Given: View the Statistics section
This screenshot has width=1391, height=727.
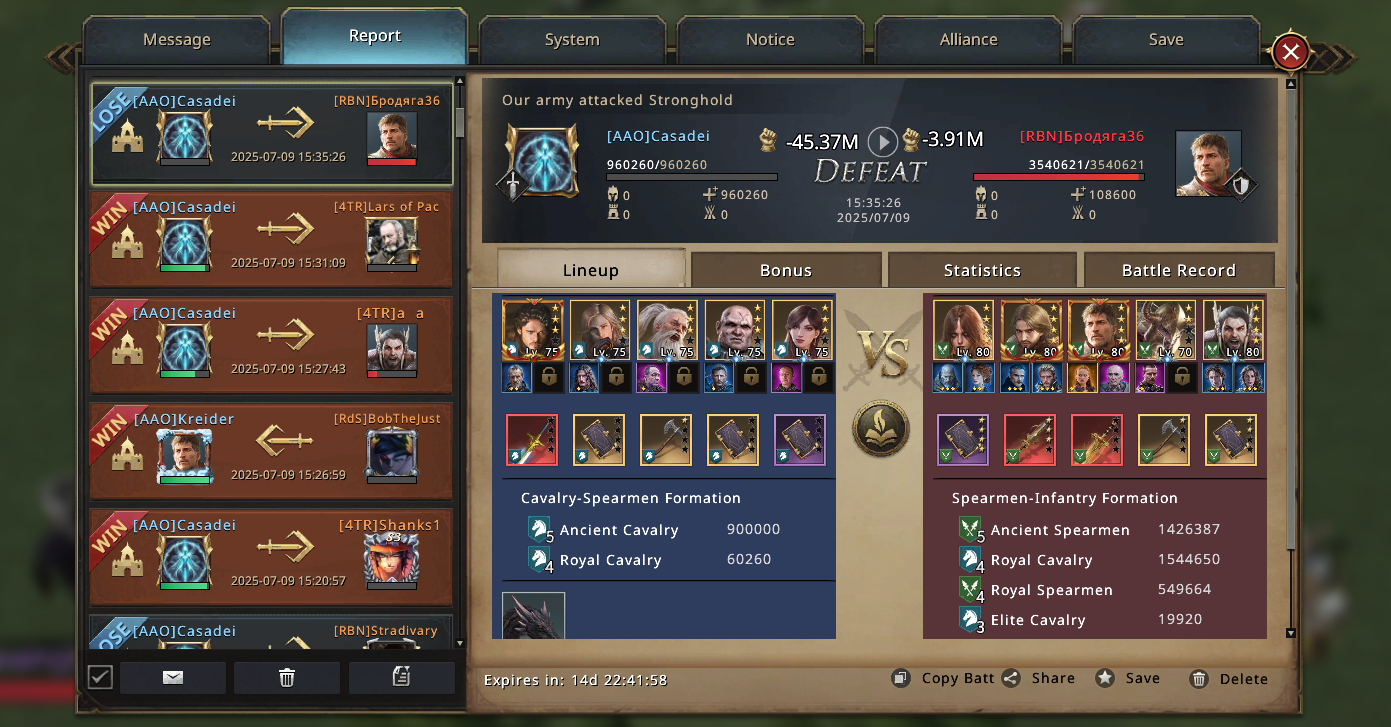Looking at the screenshot, I should (982, 270).
